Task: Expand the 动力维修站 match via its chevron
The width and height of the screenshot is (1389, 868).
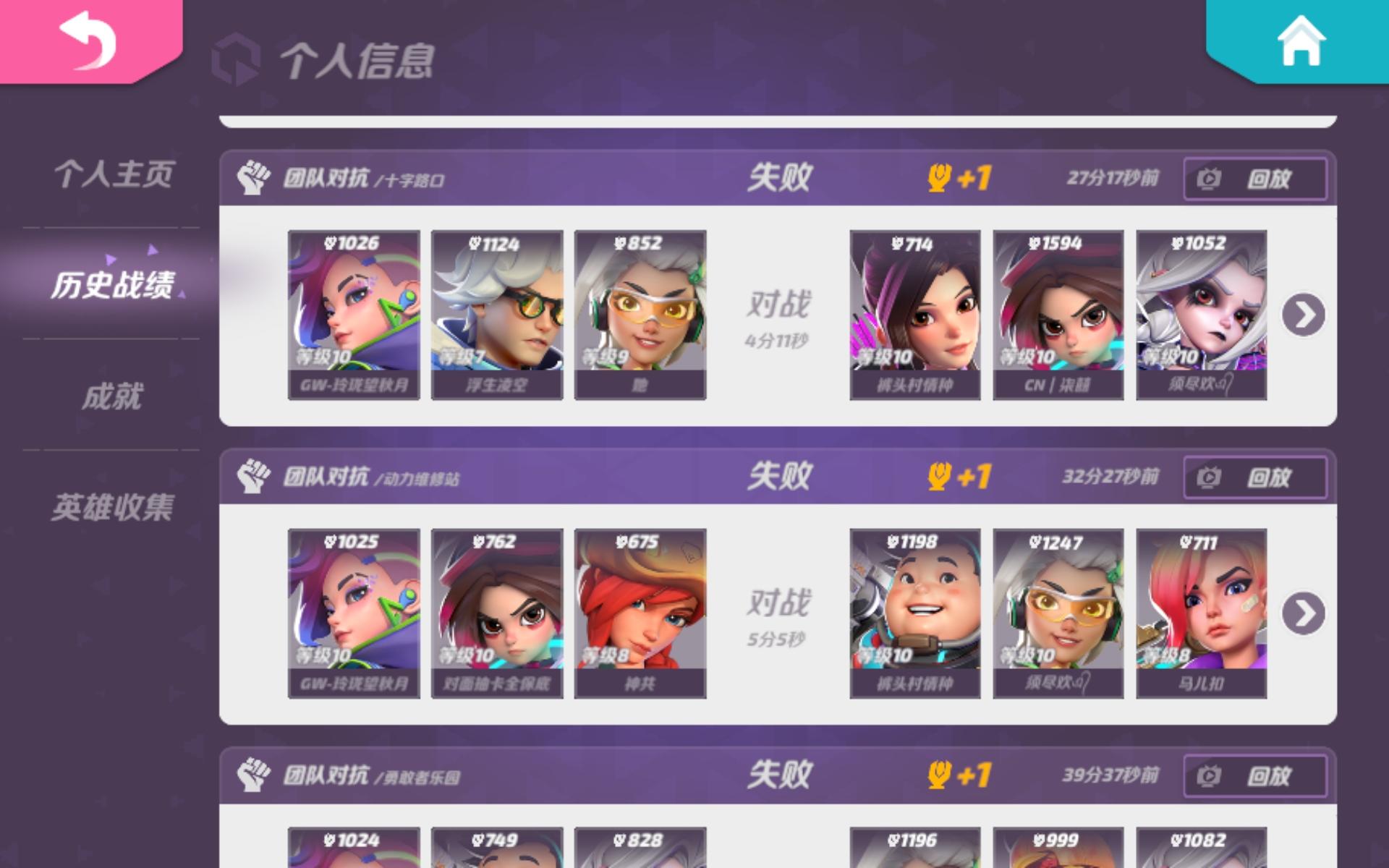Action: tap(1302, 611)
